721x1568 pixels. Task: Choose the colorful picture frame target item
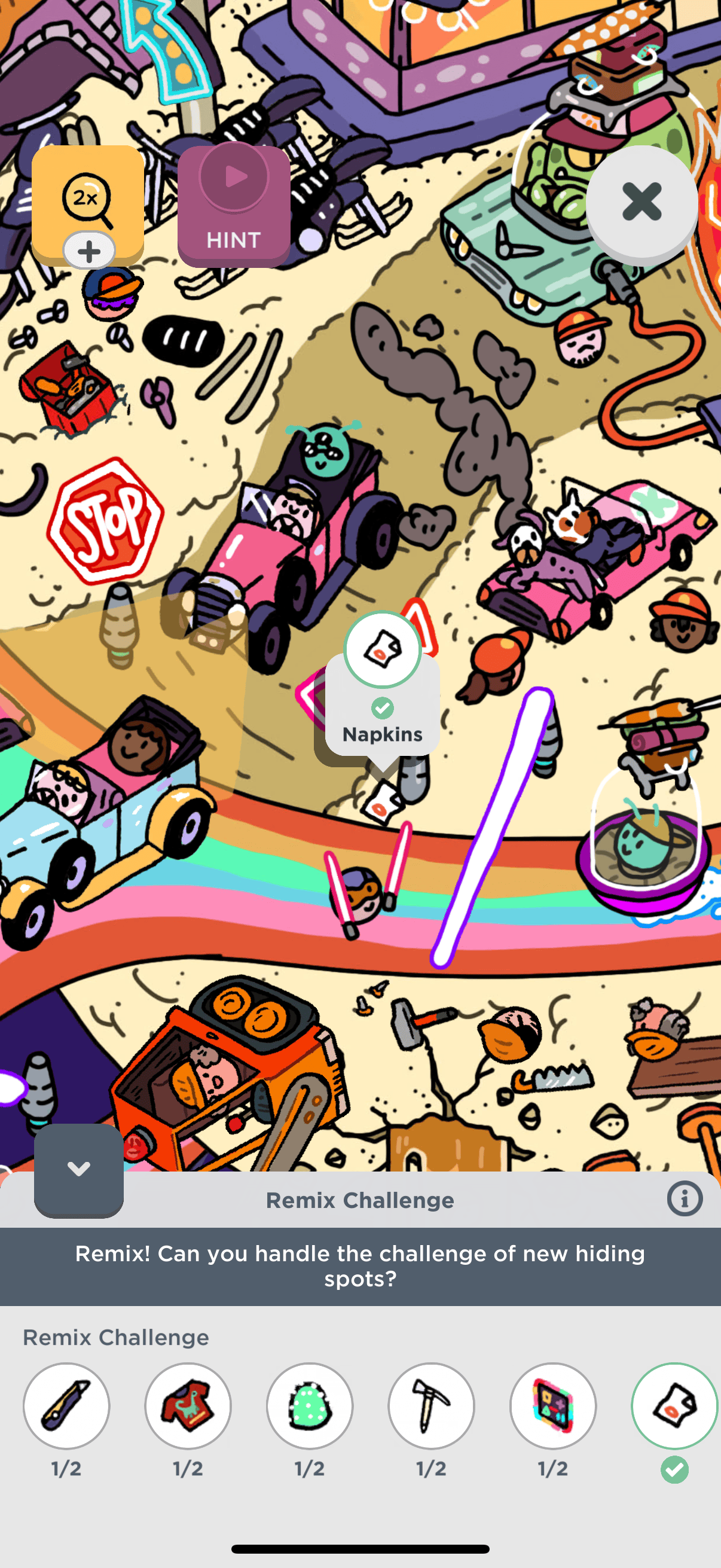point(553,1405)
